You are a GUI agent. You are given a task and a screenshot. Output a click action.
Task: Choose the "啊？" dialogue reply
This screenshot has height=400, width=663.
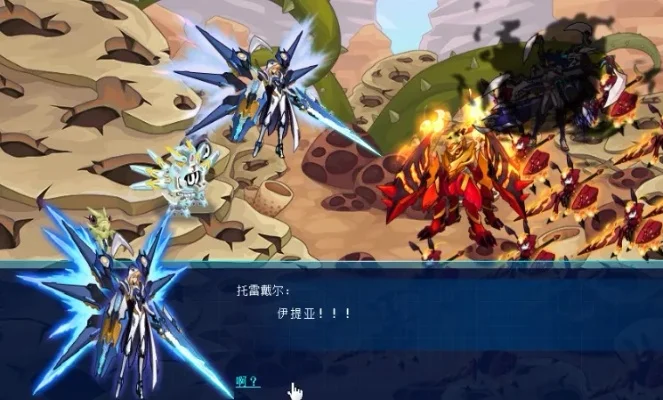tap(247, 381)
